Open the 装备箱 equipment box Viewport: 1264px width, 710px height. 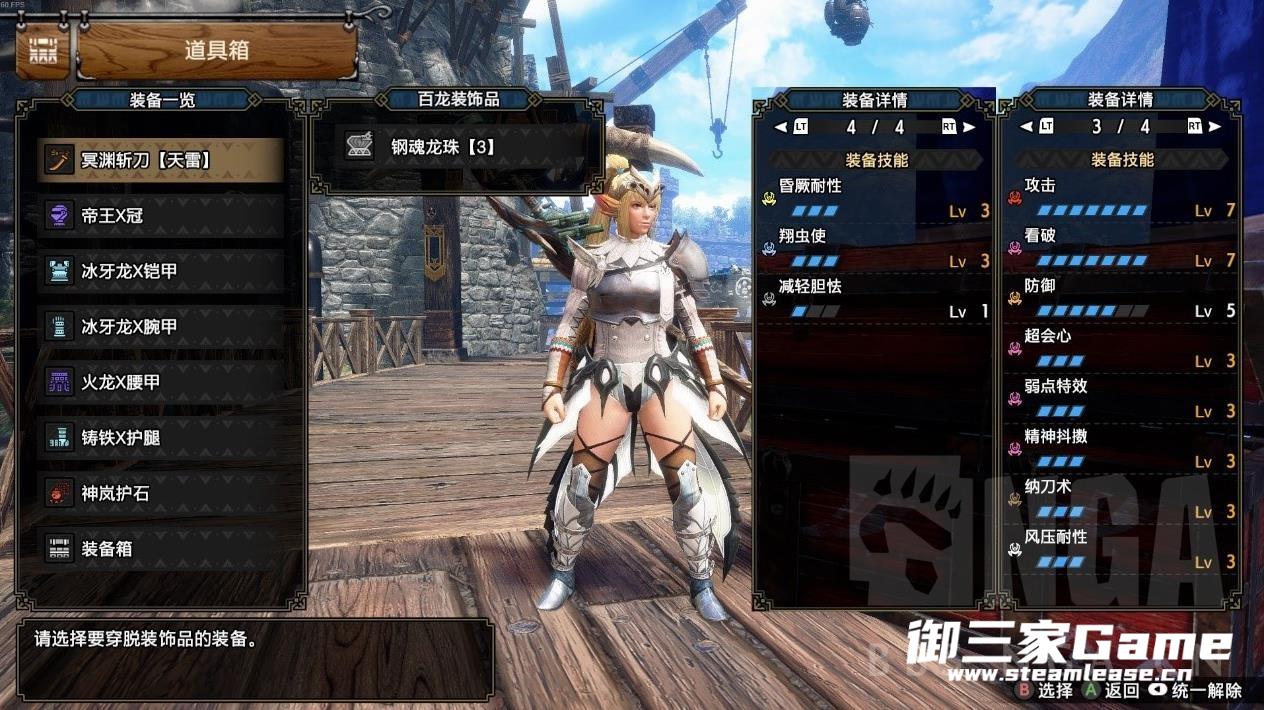pos(160,549)
